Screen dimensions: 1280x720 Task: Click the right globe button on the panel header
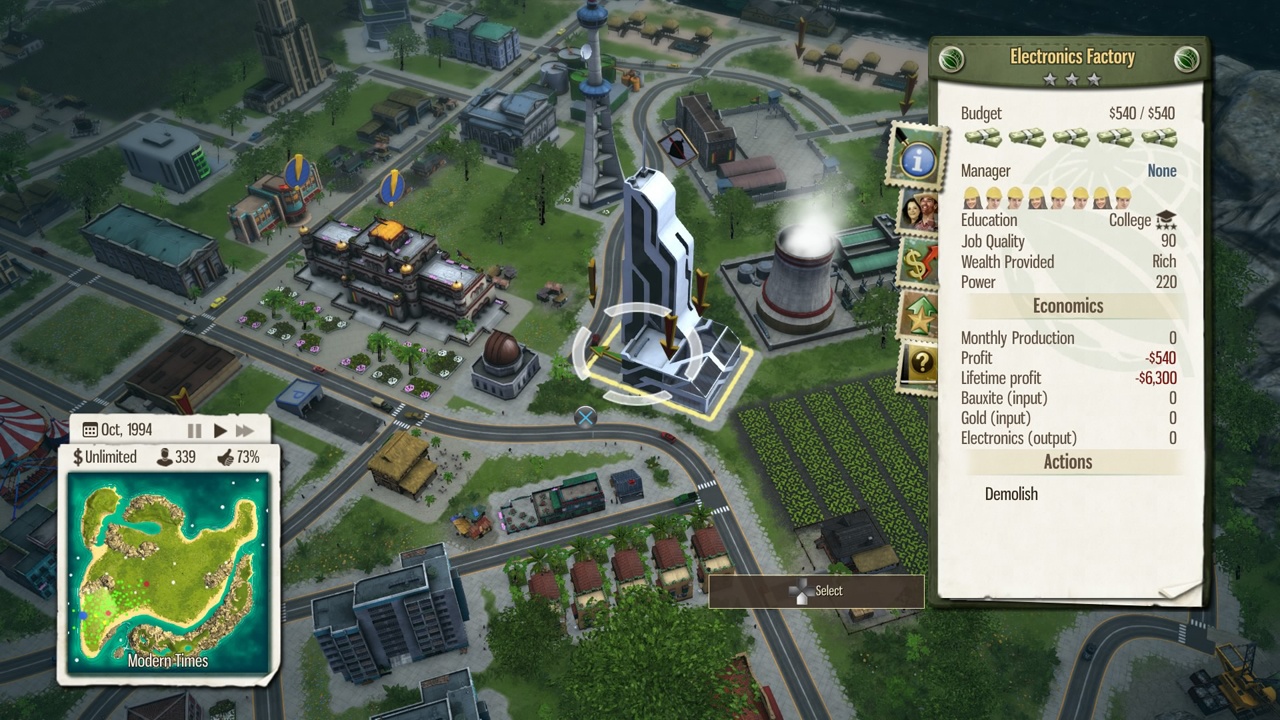[x=1186, y=59]
